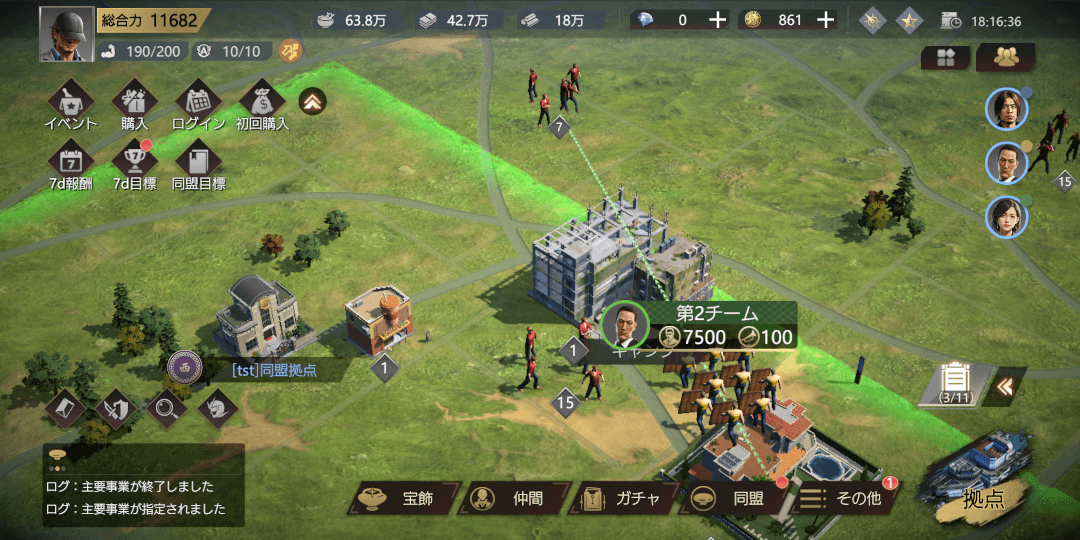
Task: Select the 第2チーム team banner
Action: (700, 325)
